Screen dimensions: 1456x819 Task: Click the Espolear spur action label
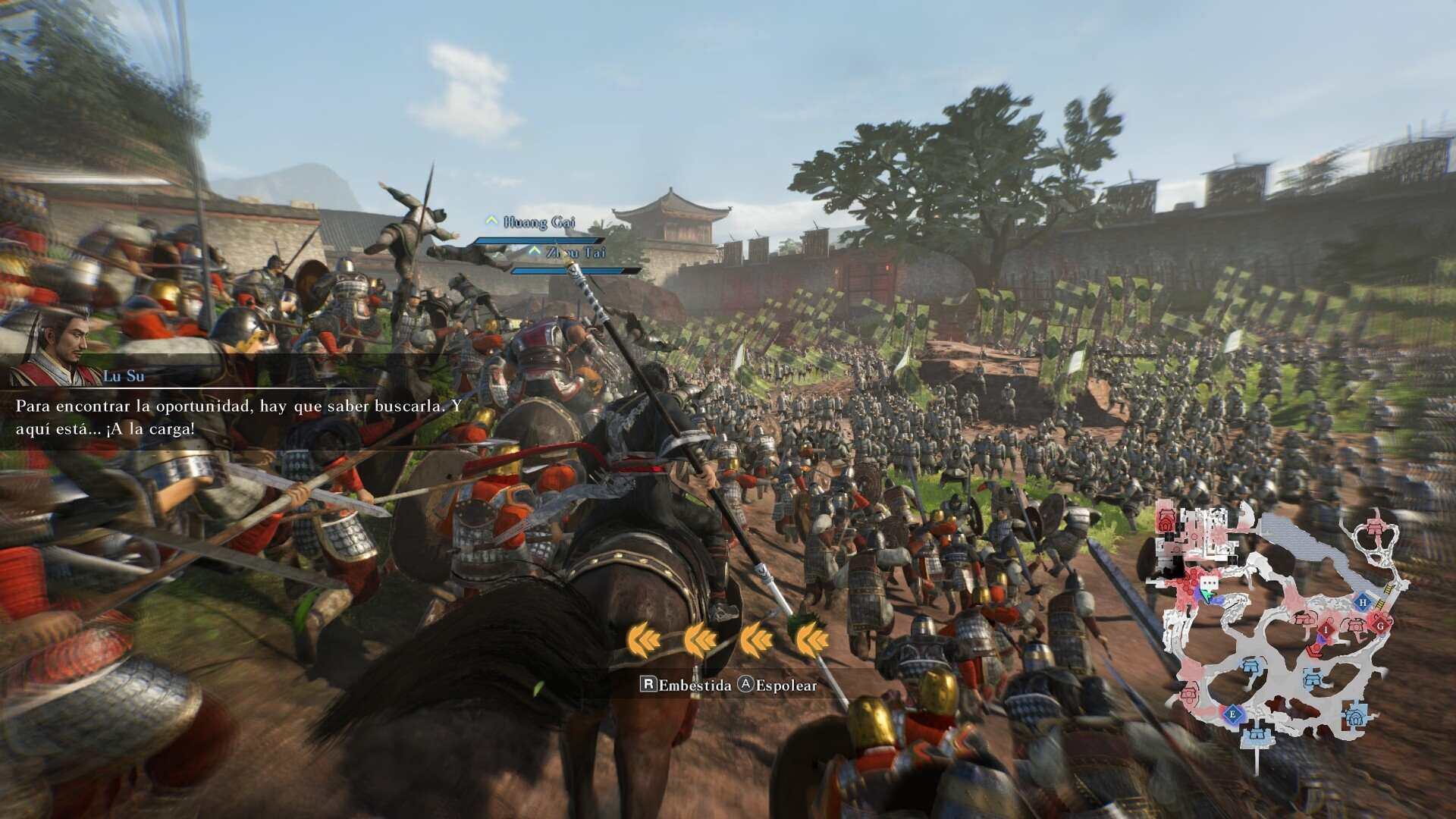pyautogui.click(x=778, y=686)
